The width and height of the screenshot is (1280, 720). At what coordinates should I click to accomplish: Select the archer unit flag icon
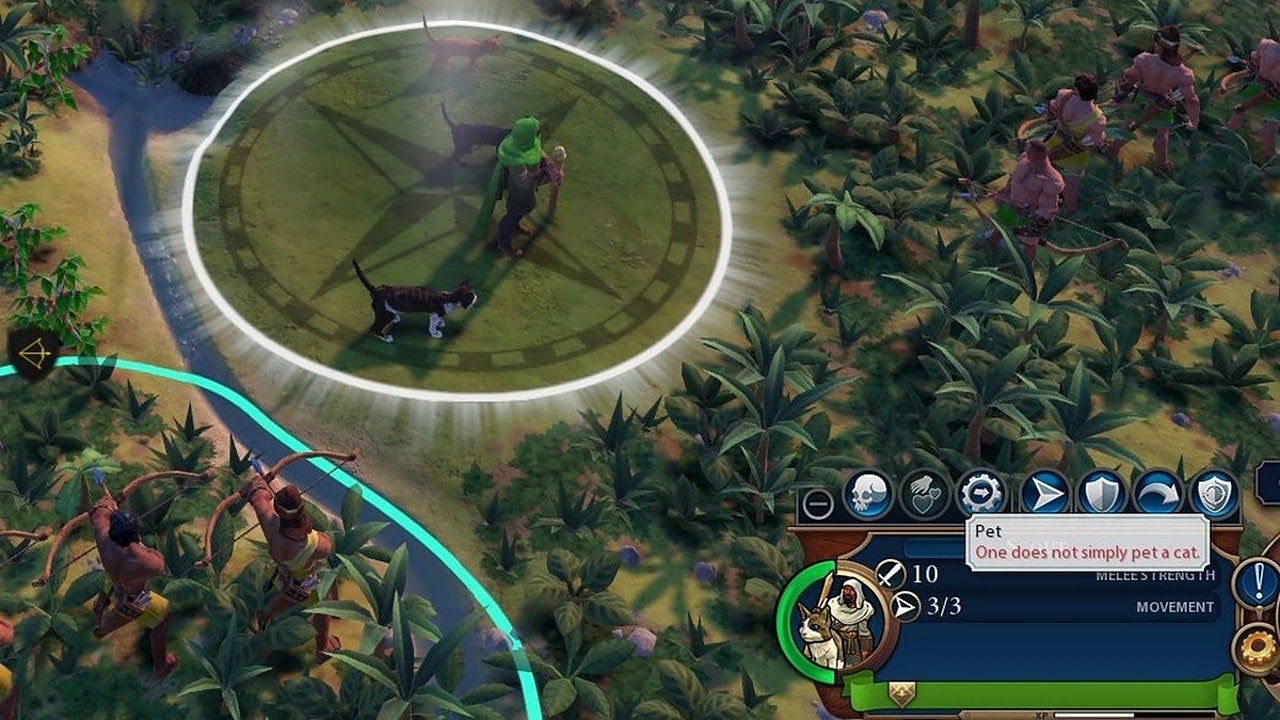[x=34, y=355]
